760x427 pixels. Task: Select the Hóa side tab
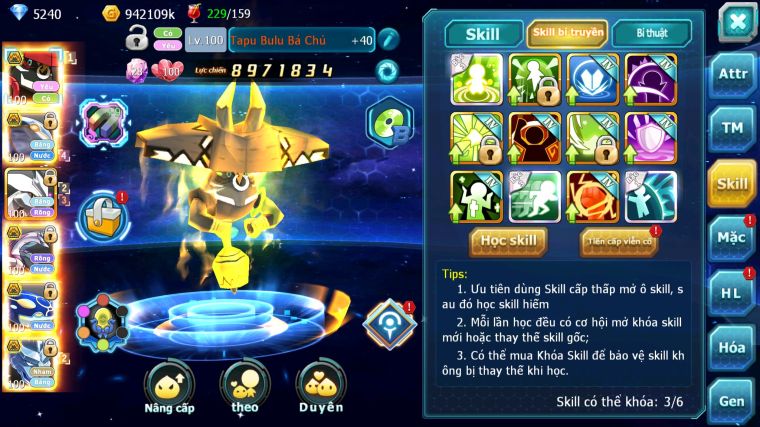pyautogui.click(x=732, y=347)
